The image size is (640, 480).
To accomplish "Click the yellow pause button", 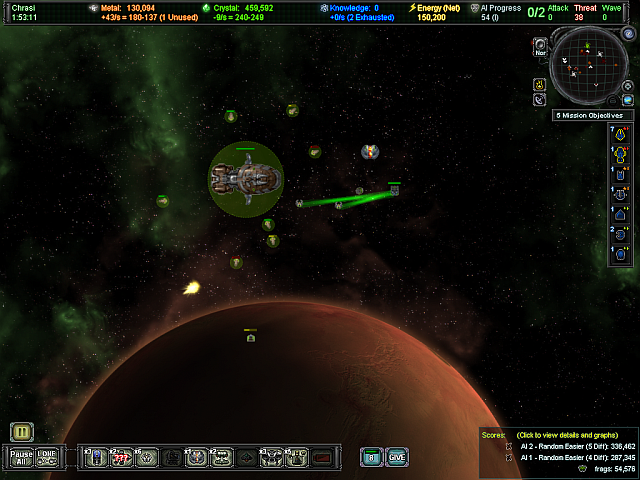I will coord(23,432).
